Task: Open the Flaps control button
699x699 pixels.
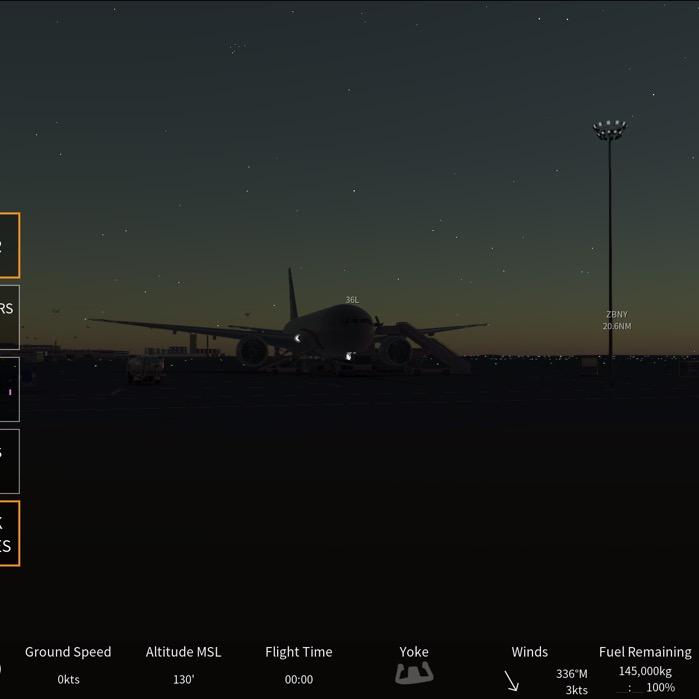Action: [8, 461]
